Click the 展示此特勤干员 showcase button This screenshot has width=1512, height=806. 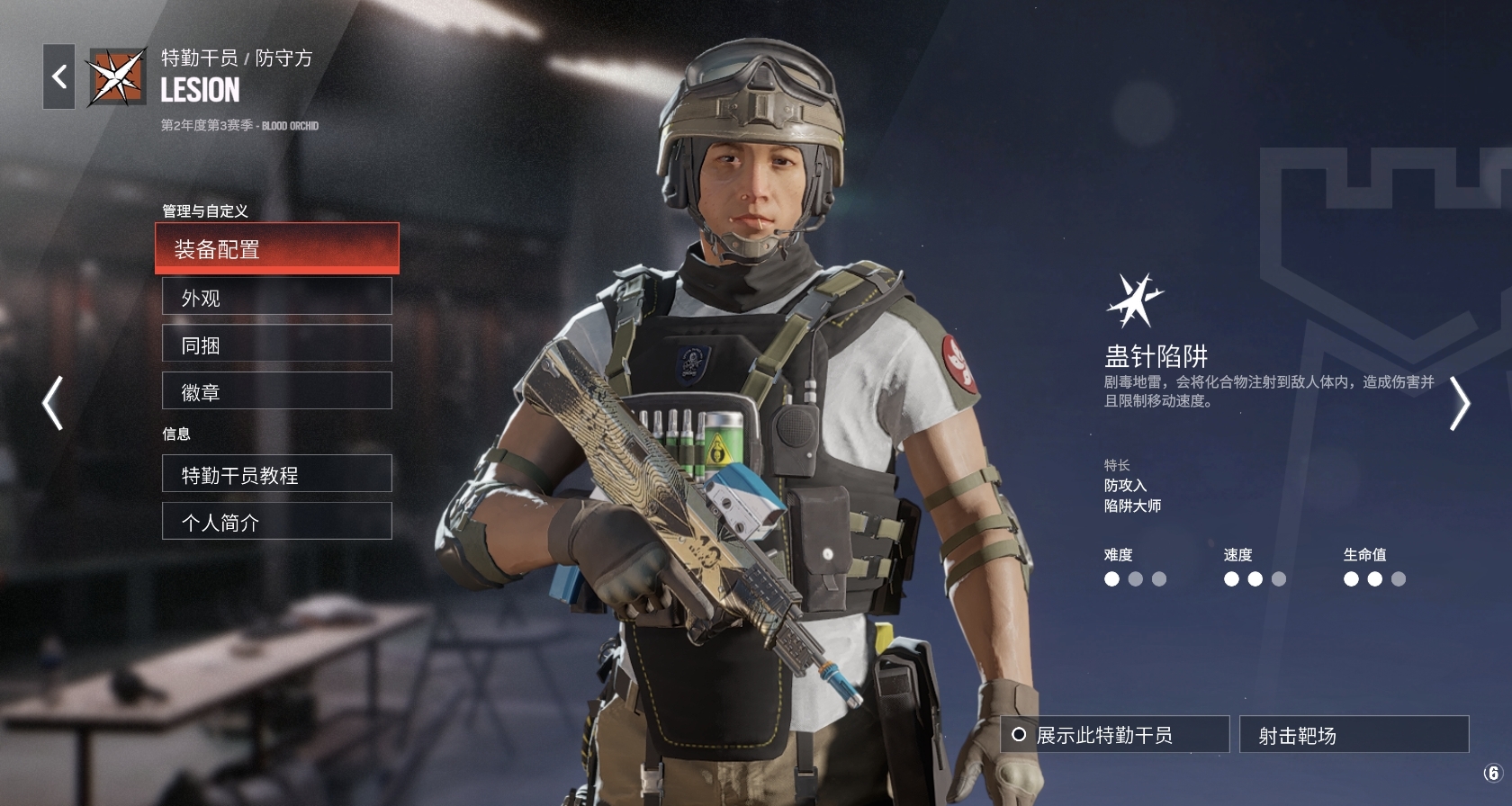(x=1114, y=735)
